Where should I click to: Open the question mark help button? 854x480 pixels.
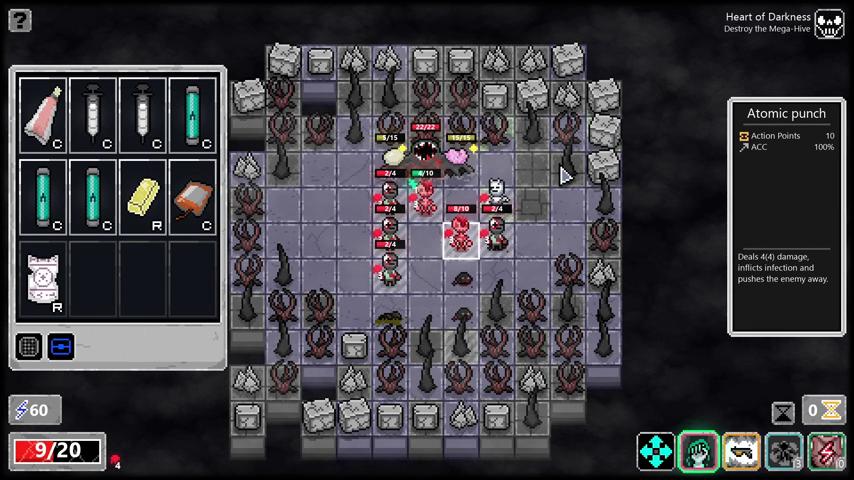[x=19, y=20]
